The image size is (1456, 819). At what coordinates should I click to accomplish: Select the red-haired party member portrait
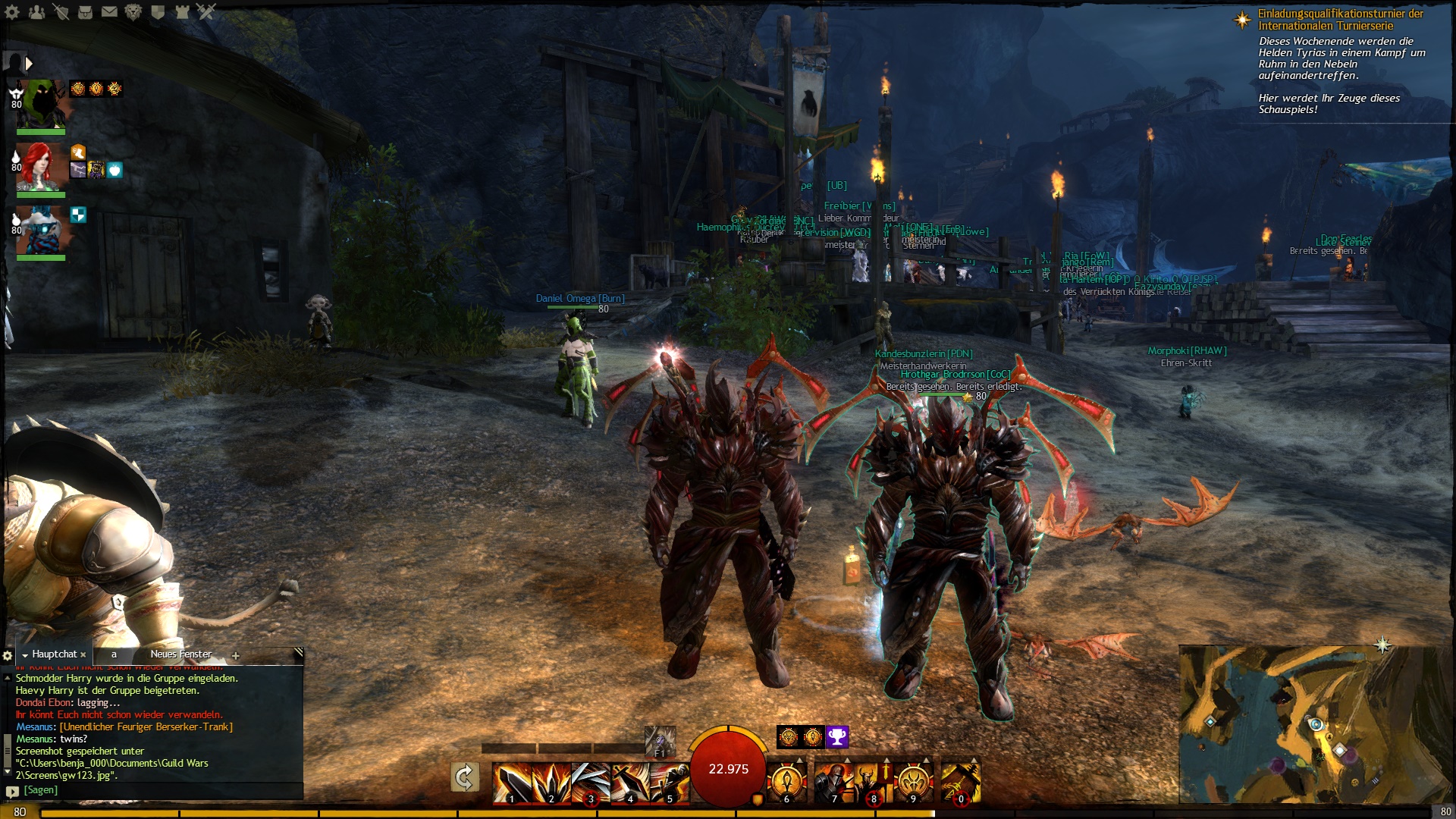click(x=42, y=167)
